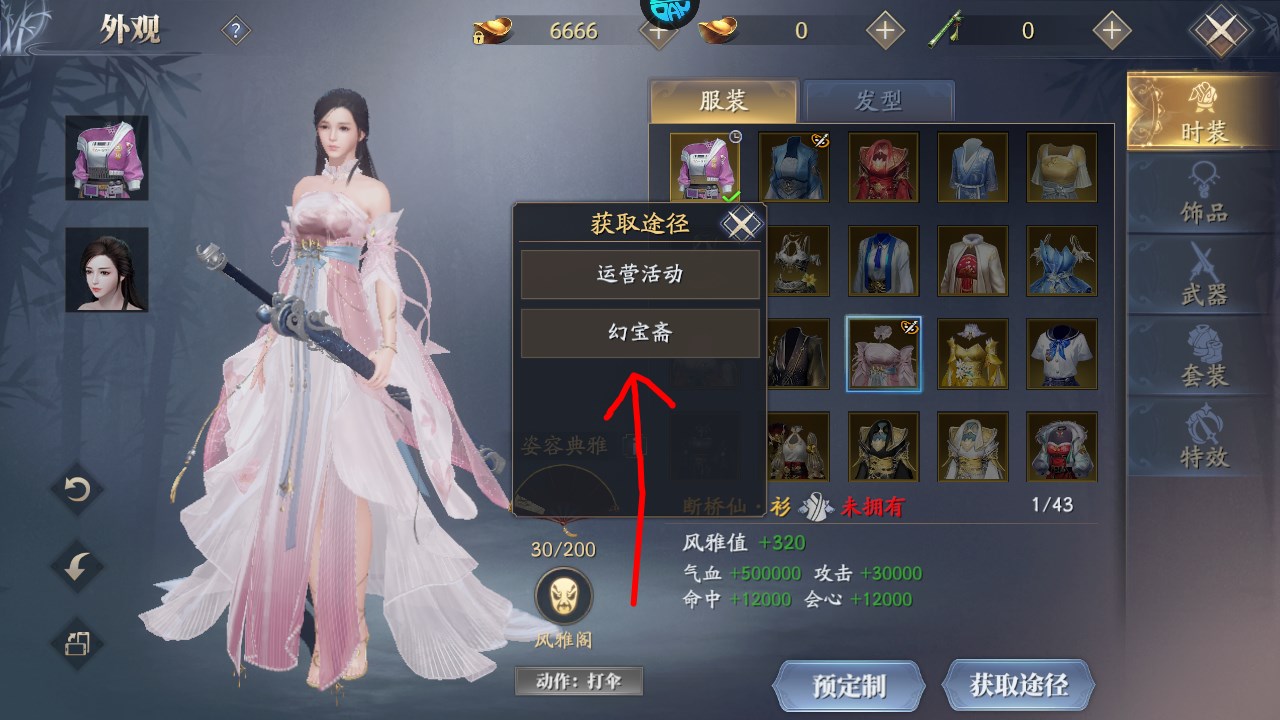
Task: Open the 风雅阁 opera mask icon
Action: [x=563, y=596]
